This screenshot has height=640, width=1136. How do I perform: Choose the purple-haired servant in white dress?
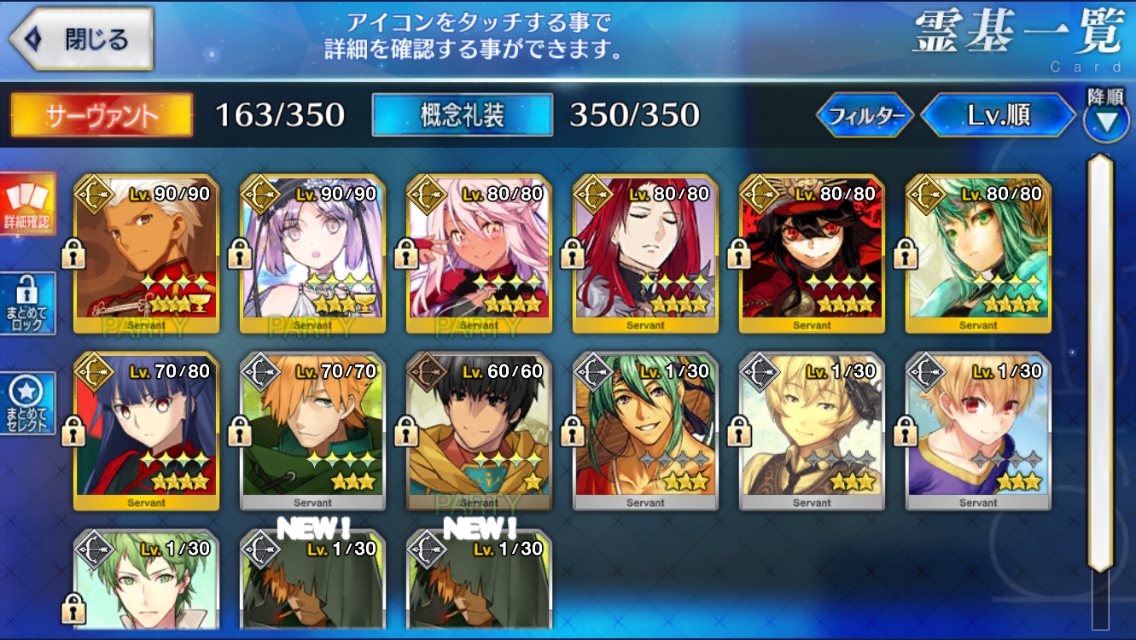pos(312,255)
